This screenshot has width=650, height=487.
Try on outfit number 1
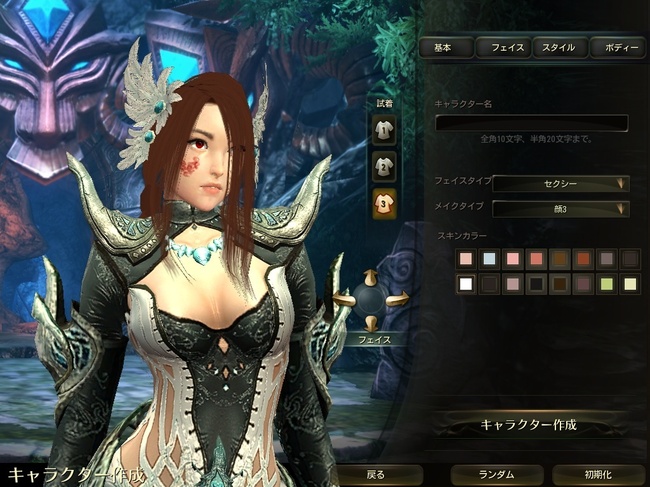(x=384, y=127)
